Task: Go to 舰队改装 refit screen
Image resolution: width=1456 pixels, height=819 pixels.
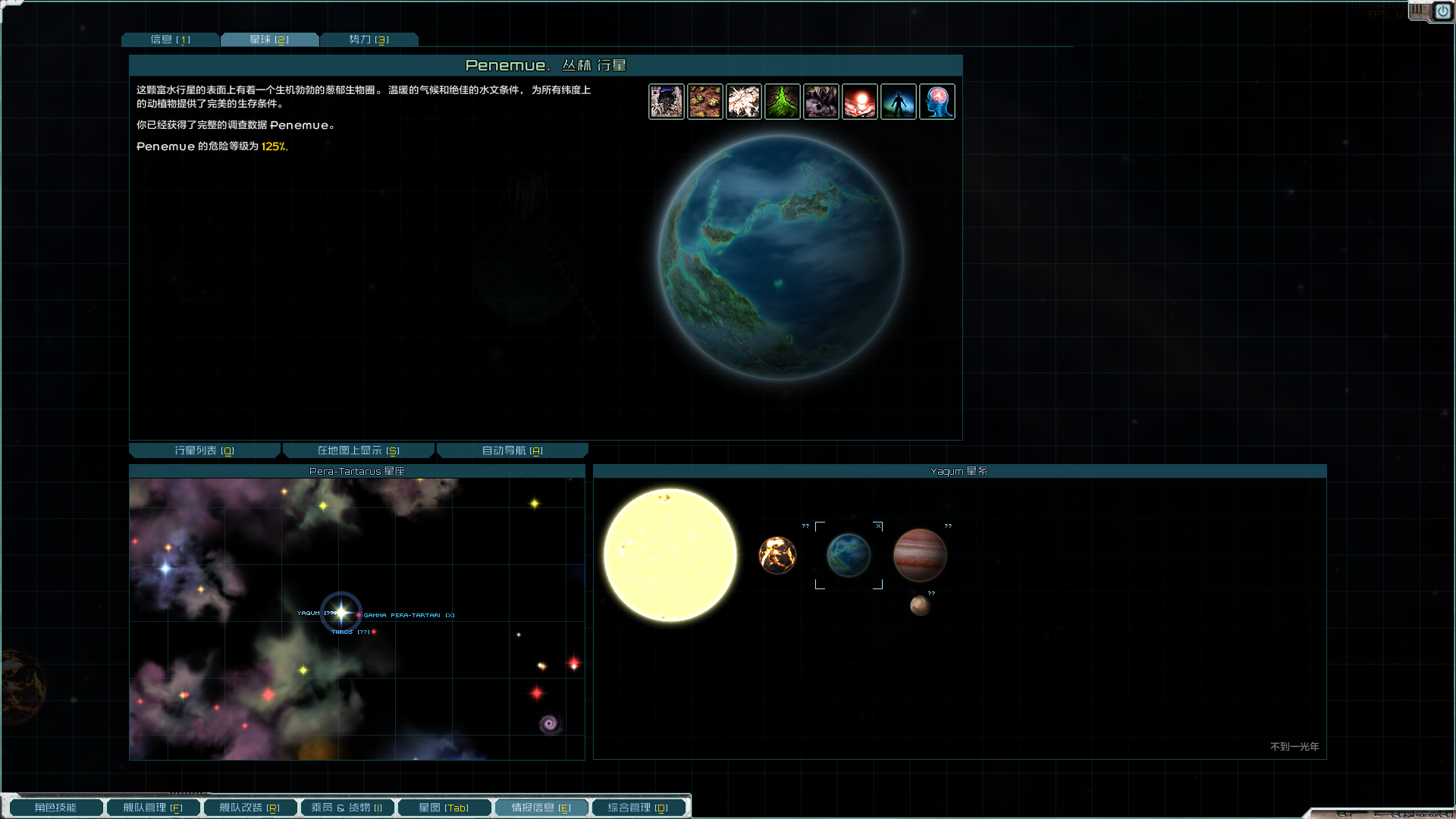Action: 249,808
